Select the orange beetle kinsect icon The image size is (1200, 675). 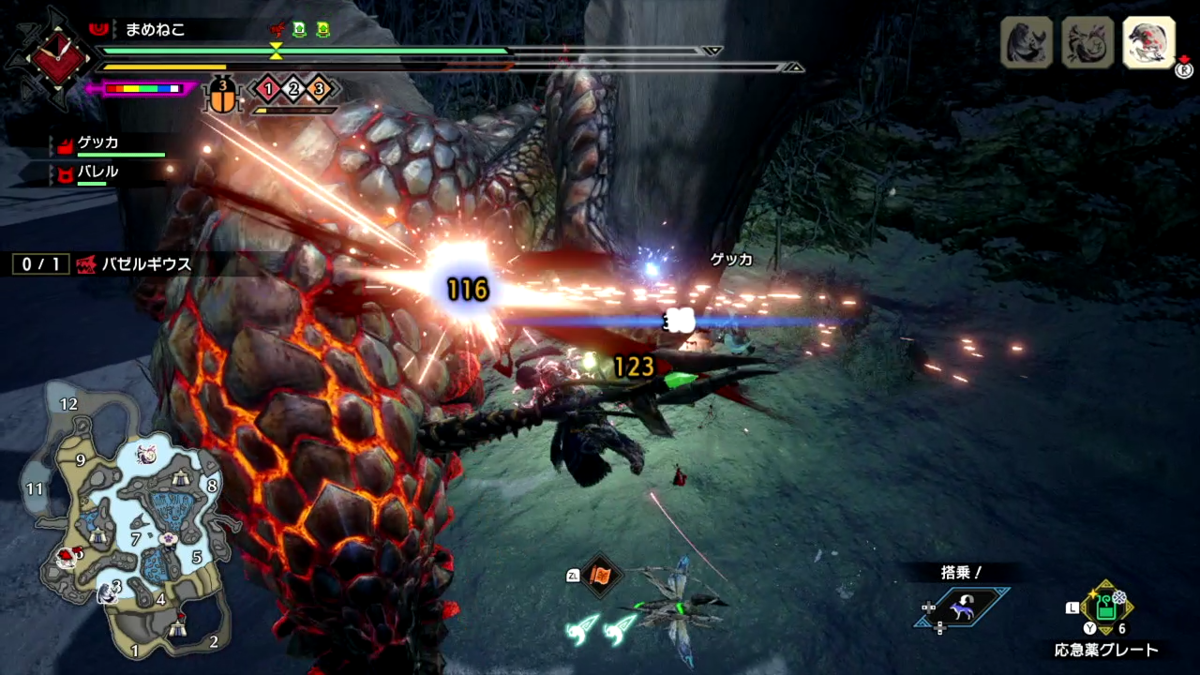(x=224, y=95)
